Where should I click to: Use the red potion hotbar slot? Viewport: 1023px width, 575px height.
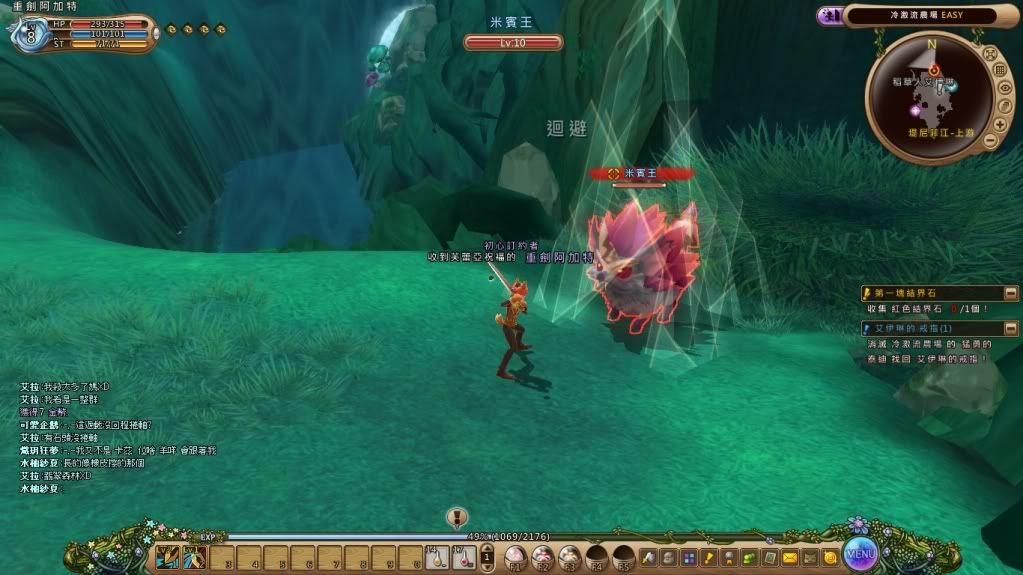pos(462,557)
